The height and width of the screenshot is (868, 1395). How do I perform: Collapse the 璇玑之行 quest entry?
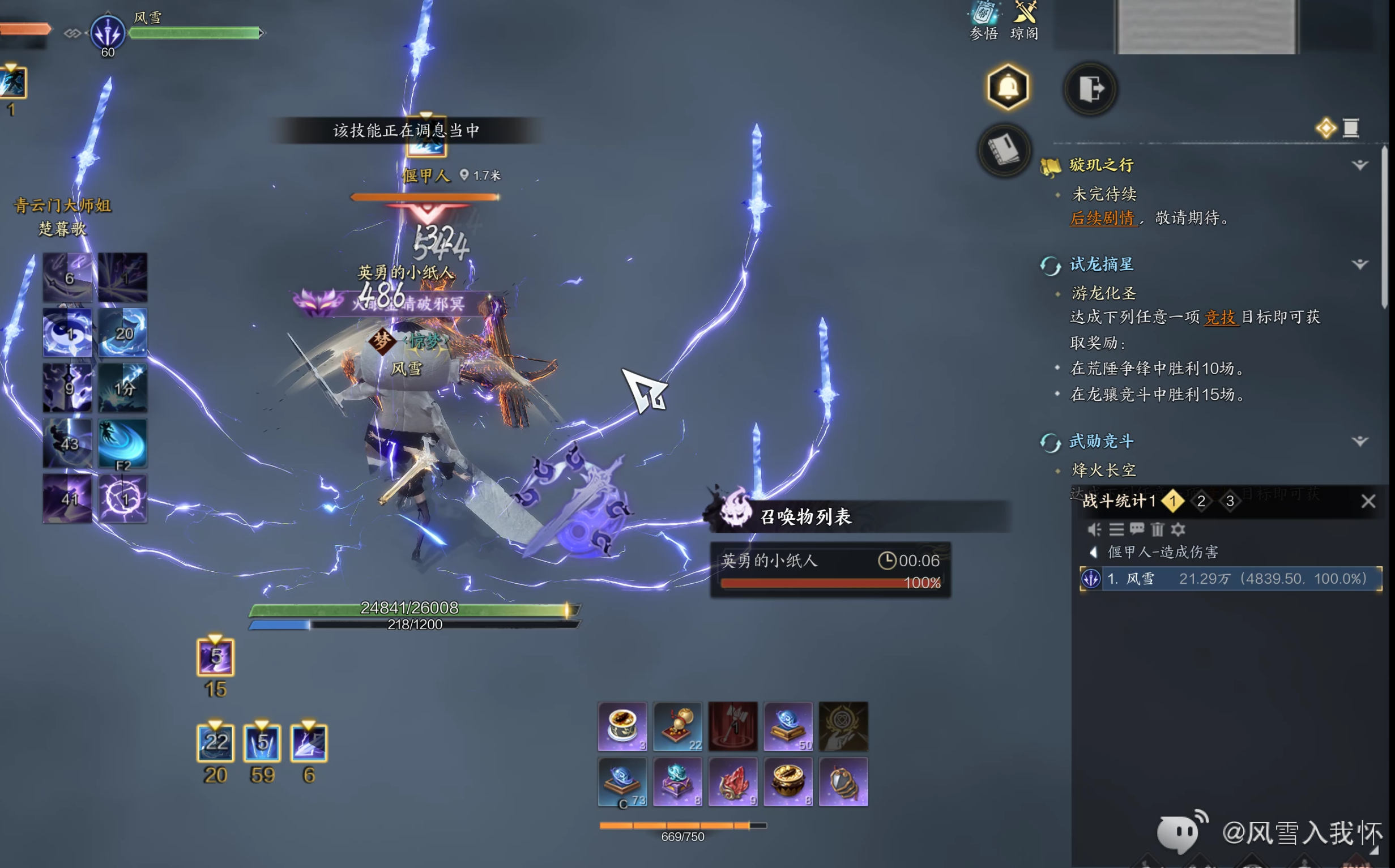(1359, 165)
